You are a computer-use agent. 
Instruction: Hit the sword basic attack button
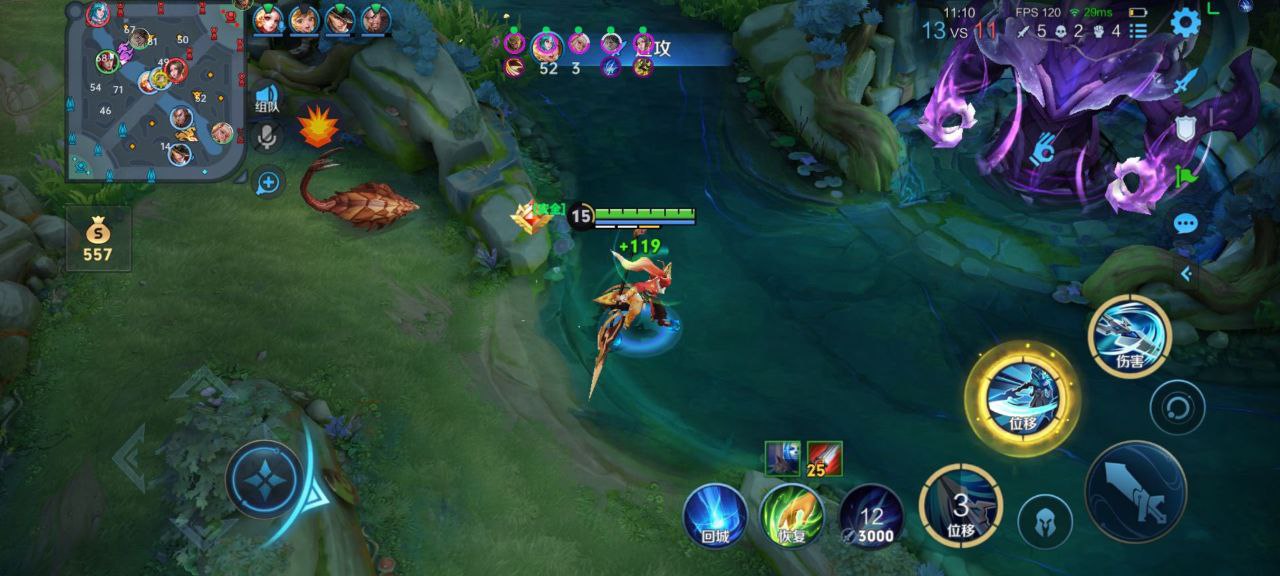coord(1136,492)
